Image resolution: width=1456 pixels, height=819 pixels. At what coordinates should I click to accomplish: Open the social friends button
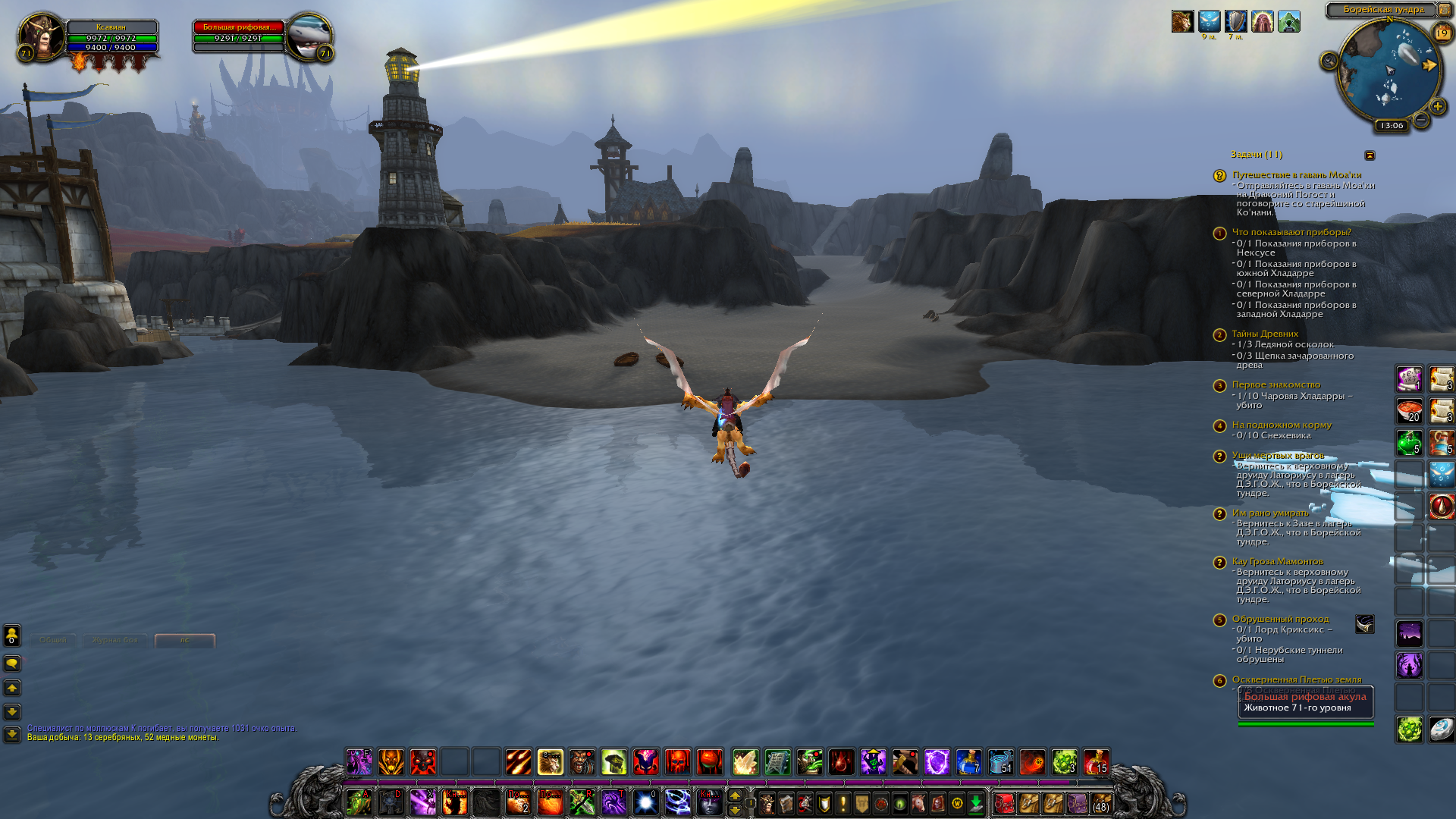[x=12, y=635]
